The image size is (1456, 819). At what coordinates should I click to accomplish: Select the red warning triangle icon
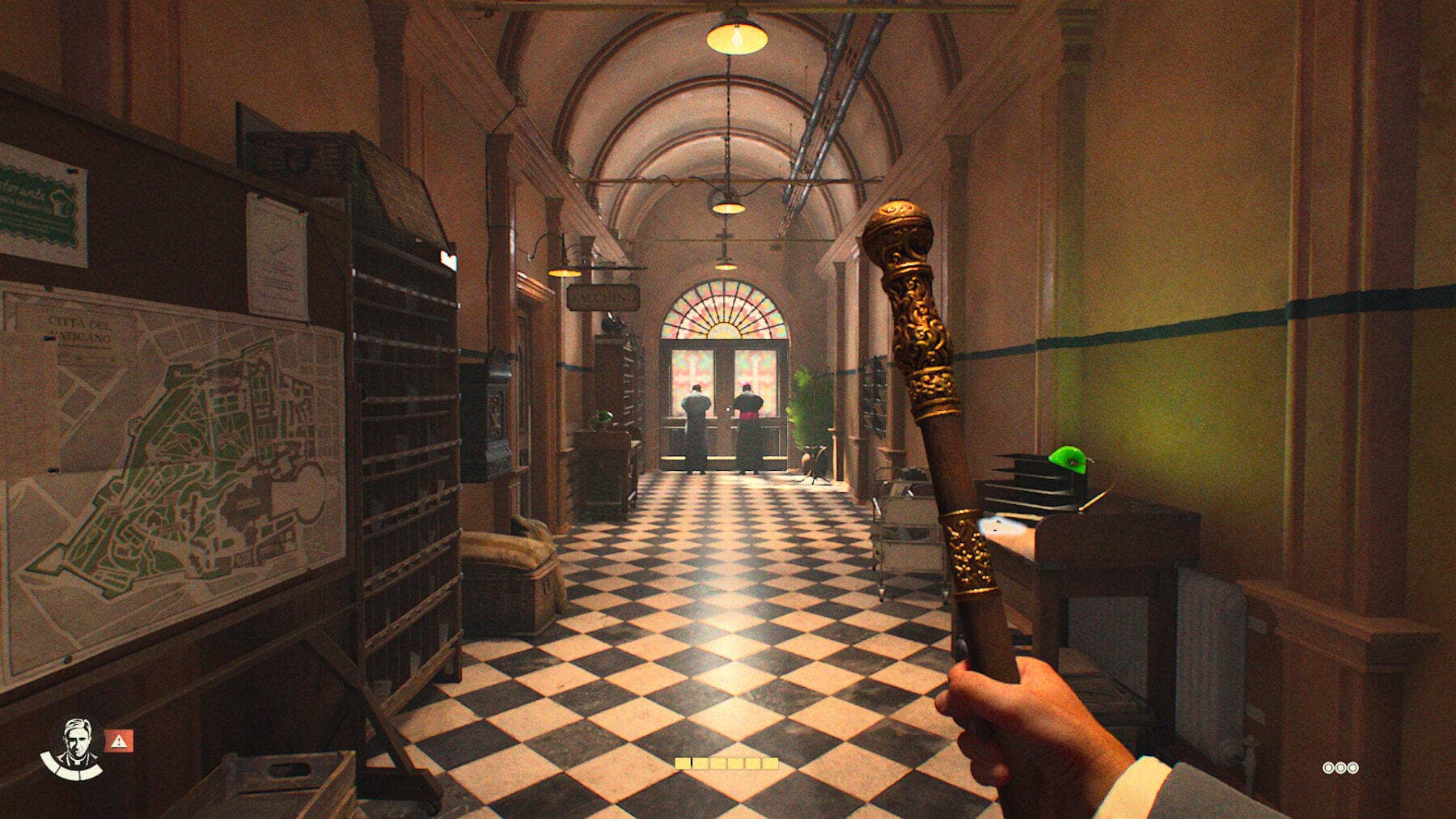coord(119,739)
